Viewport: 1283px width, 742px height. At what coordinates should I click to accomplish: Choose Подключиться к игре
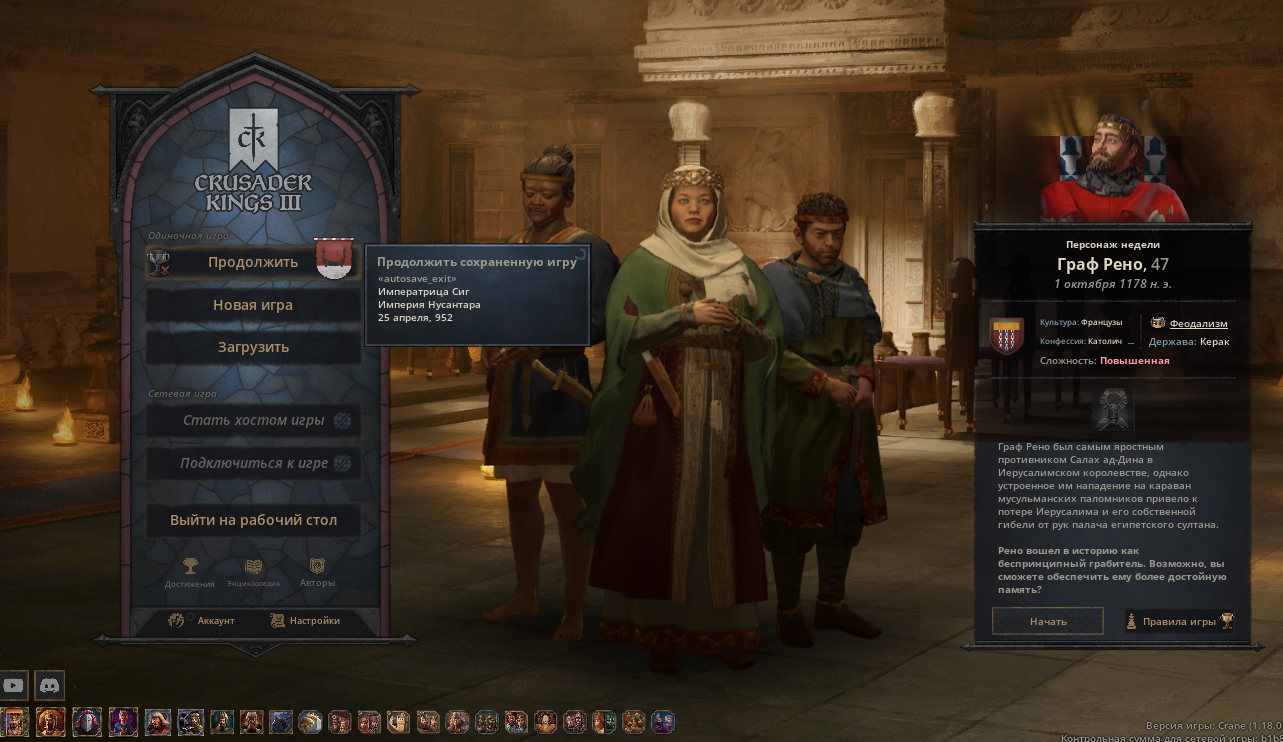253,463
